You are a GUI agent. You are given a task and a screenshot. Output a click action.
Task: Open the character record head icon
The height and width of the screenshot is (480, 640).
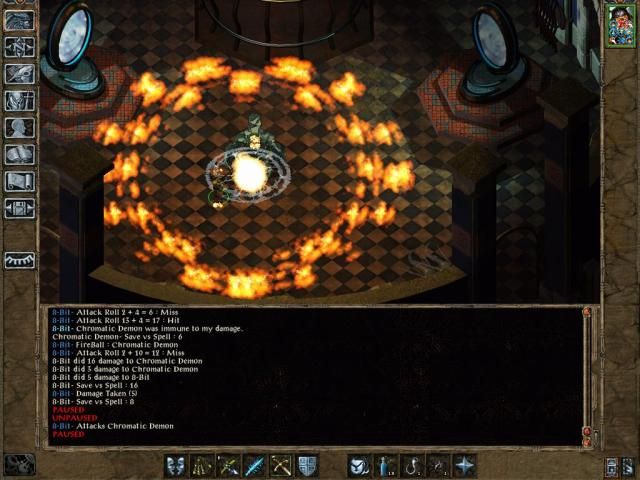[x=20, y=127]
